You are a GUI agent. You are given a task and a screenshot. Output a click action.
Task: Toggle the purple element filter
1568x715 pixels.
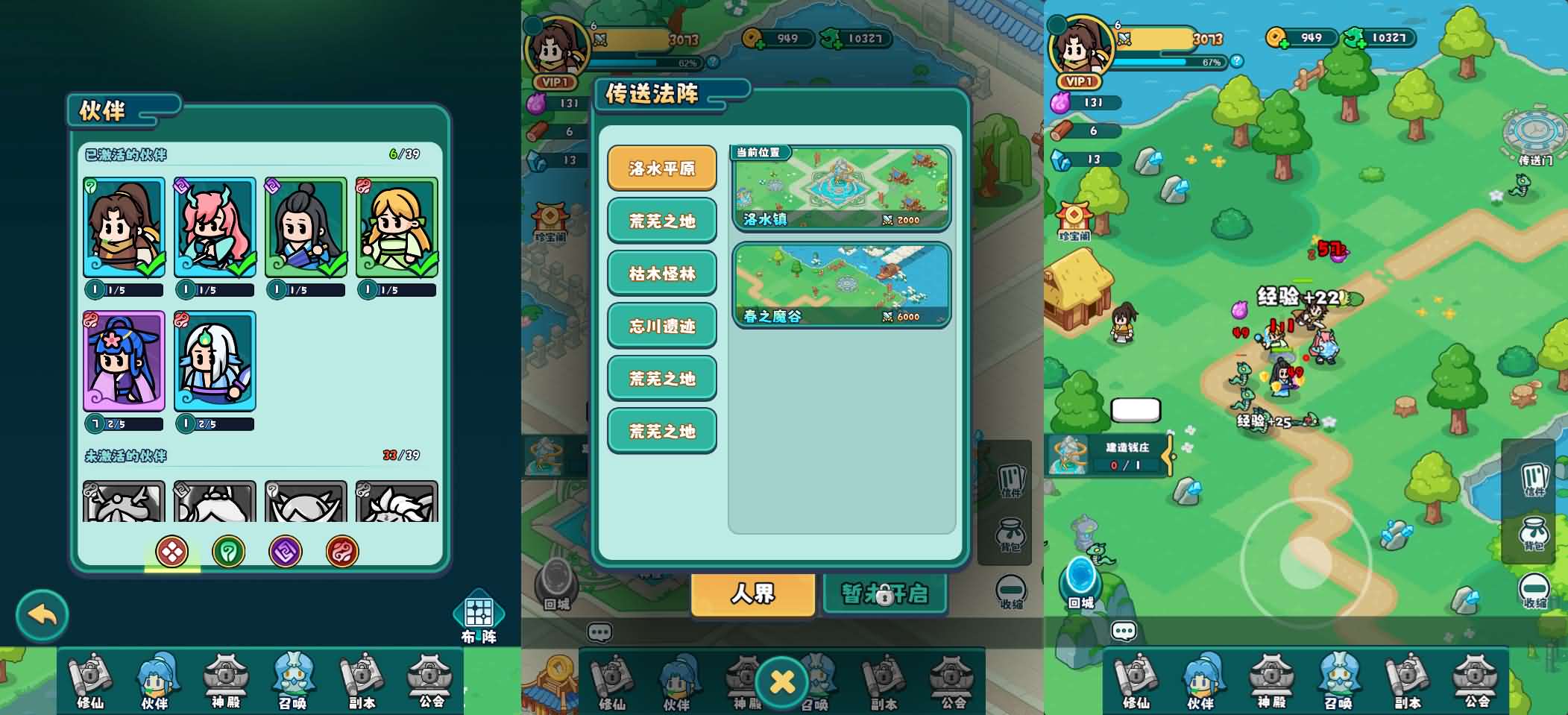pos(286,552)
